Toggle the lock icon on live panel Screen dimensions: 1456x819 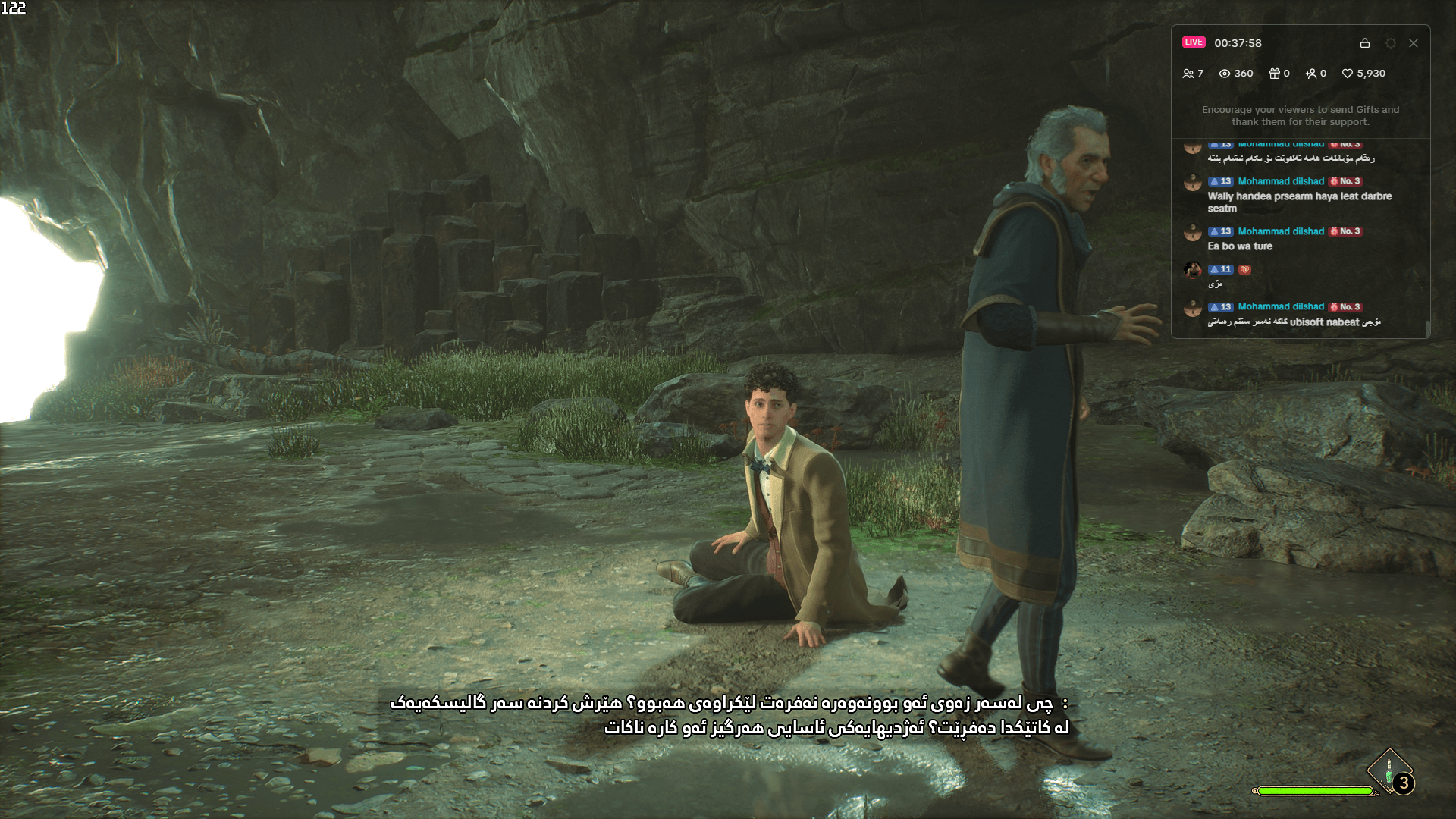pyautogui.click(x=1364, y=43)
